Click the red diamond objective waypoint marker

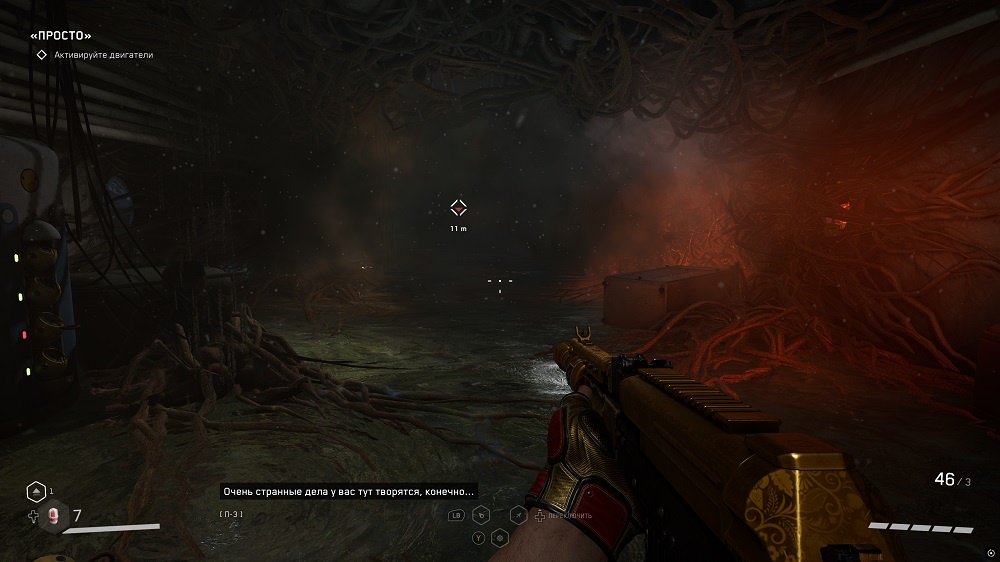(458, 208)
